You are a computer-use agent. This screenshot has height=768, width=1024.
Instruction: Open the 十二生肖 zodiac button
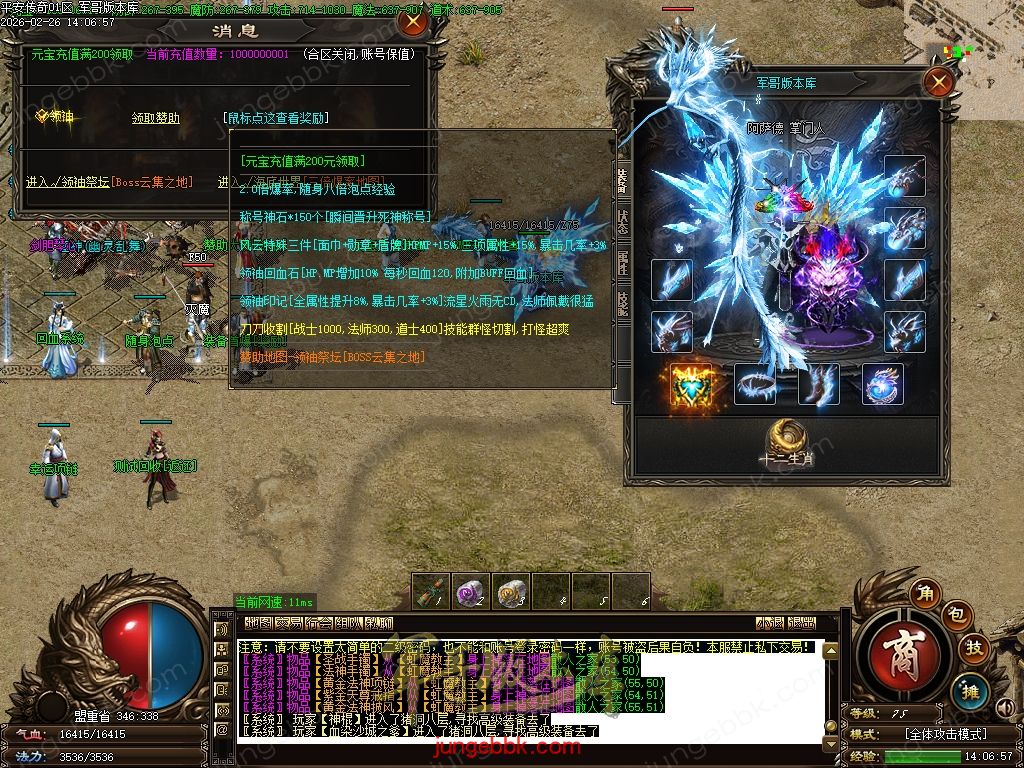pos(786,443)
